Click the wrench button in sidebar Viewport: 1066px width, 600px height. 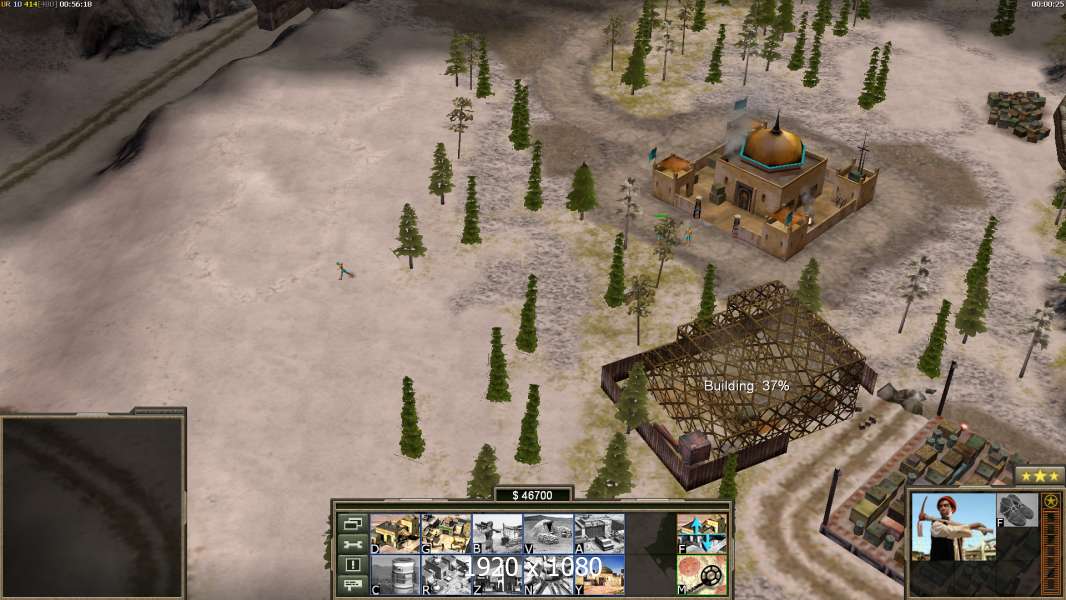click(352, 545)
